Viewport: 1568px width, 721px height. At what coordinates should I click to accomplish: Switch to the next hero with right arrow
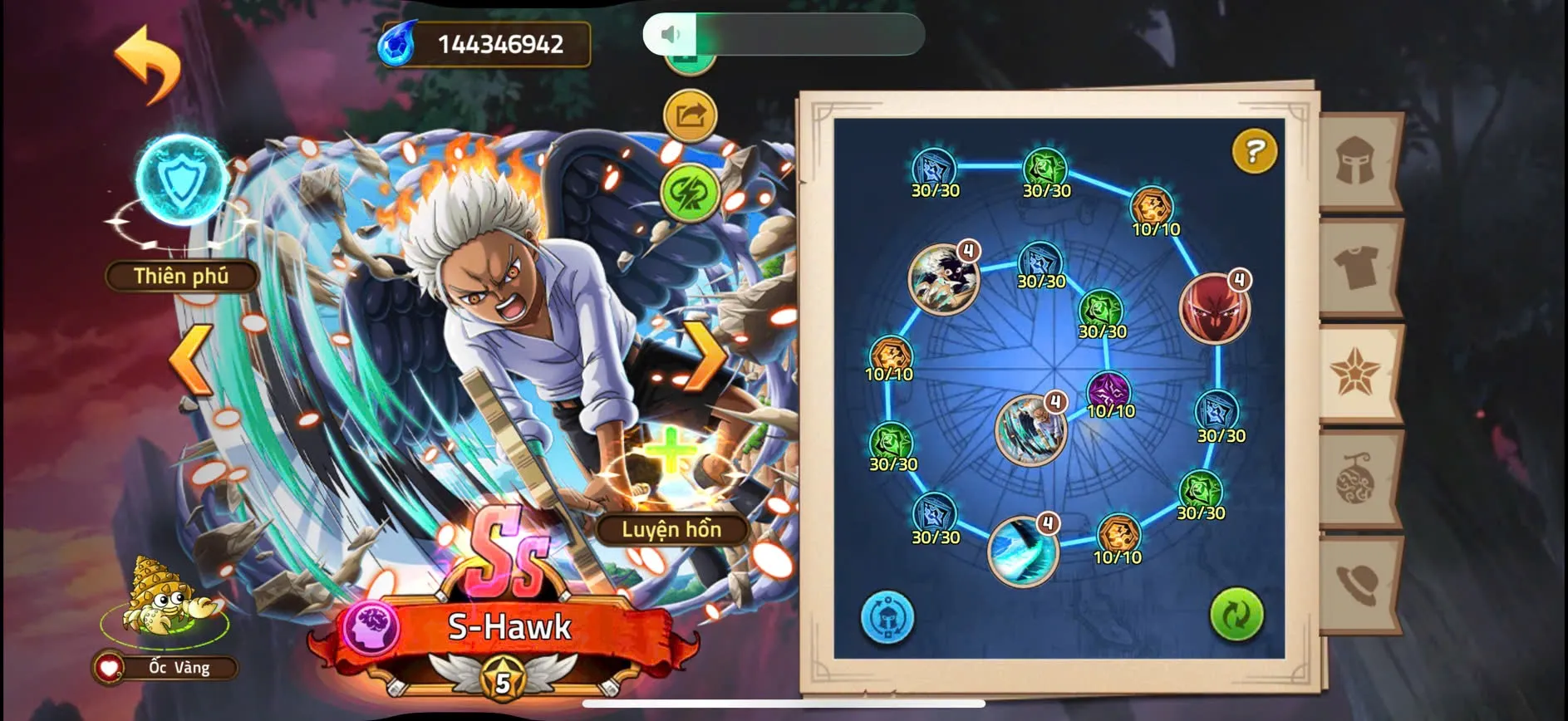tap(705, 357)
